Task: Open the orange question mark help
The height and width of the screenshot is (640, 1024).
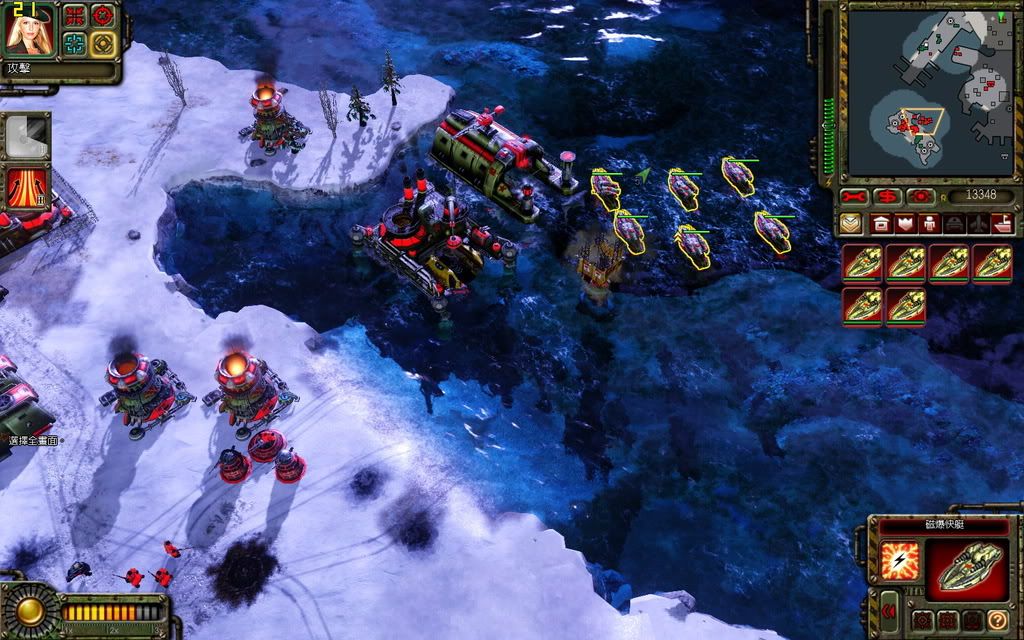Action: 997,620
